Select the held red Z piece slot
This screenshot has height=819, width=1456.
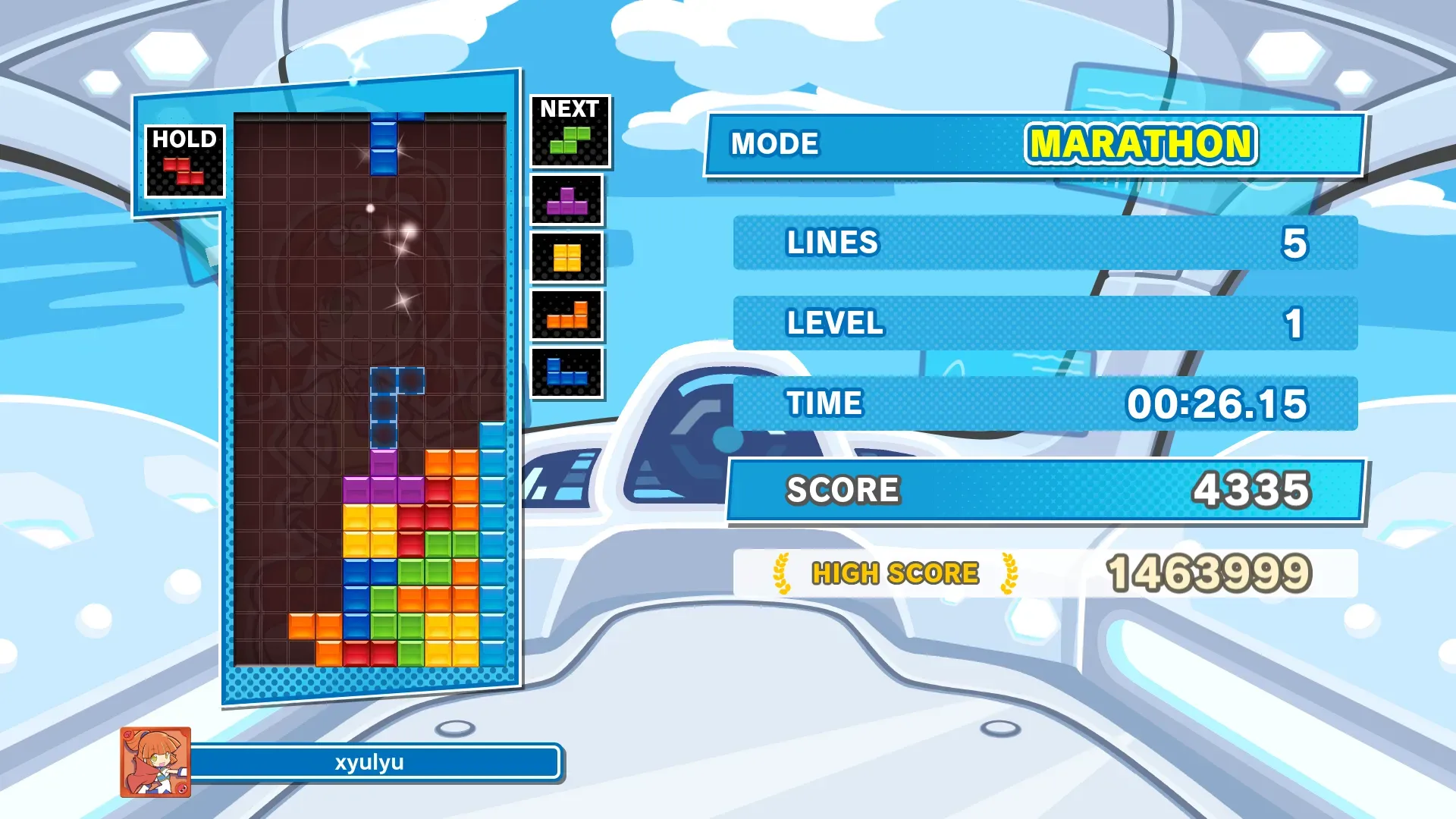coord(184,171)
